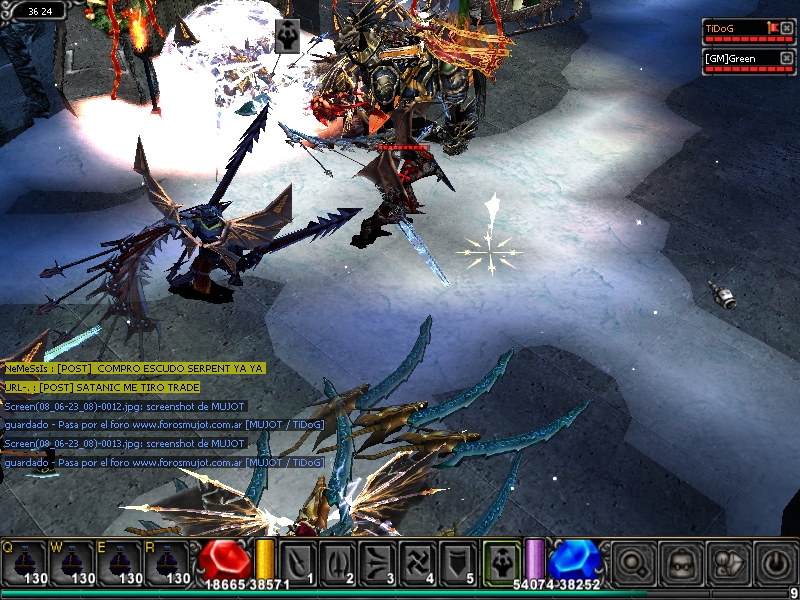800x600 pixels.
Task: Open the character face menu button
Action: pos(678,562)
